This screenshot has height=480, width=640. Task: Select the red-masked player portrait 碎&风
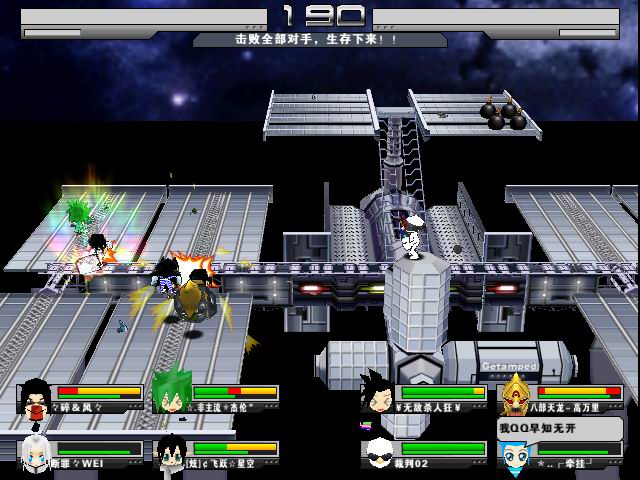[x=36, y=397]
